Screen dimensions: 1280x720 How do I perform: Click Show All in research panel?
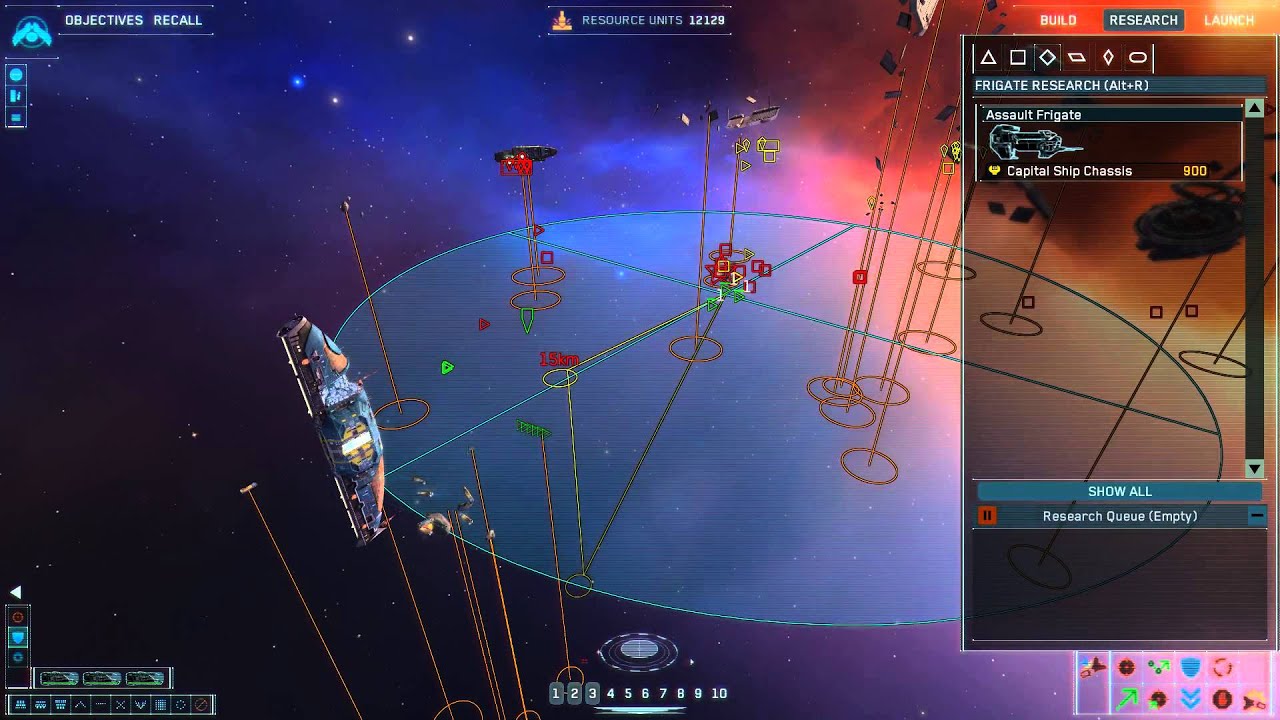pyautogui.click(x=1119, y=491)
